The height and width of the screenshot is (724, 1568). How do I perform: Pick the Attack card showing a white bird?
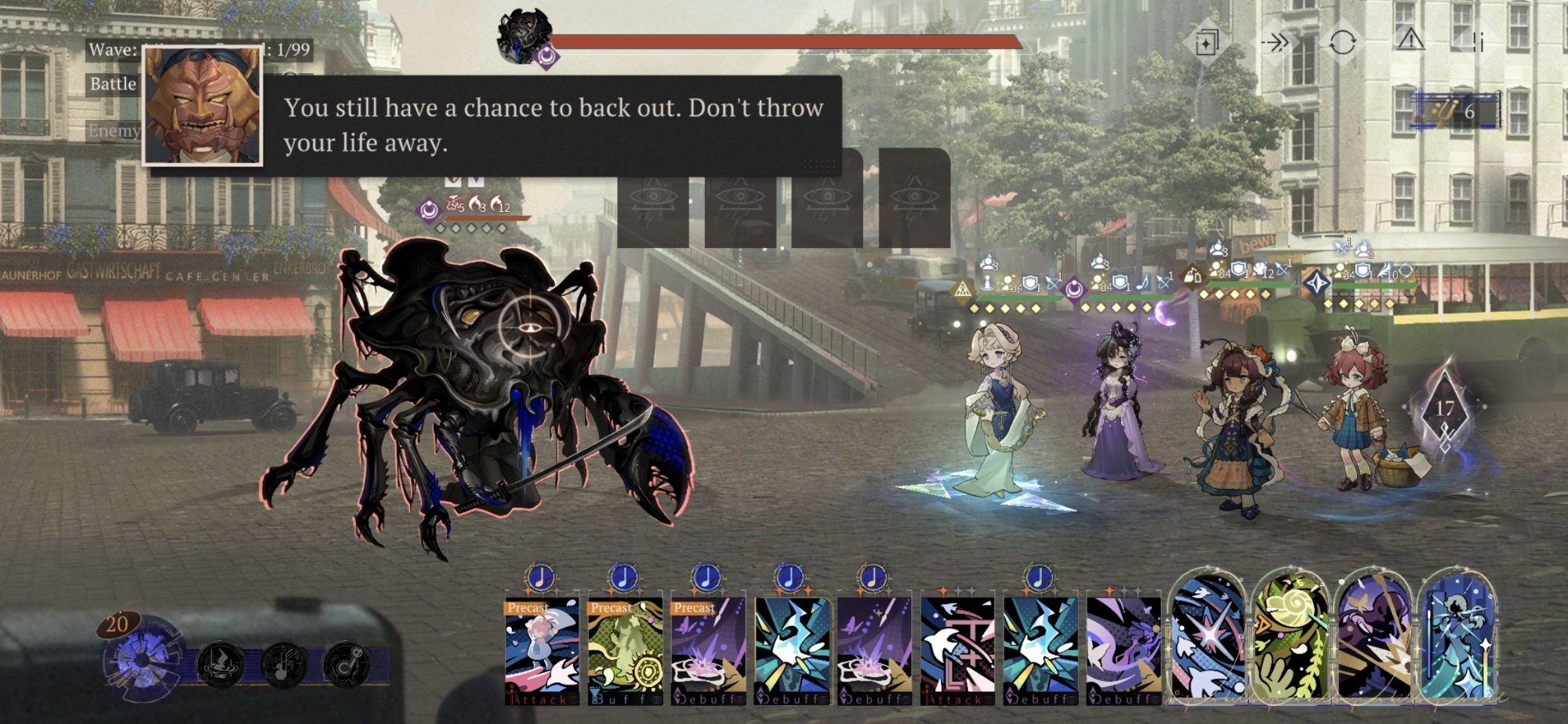coord(957,649)
